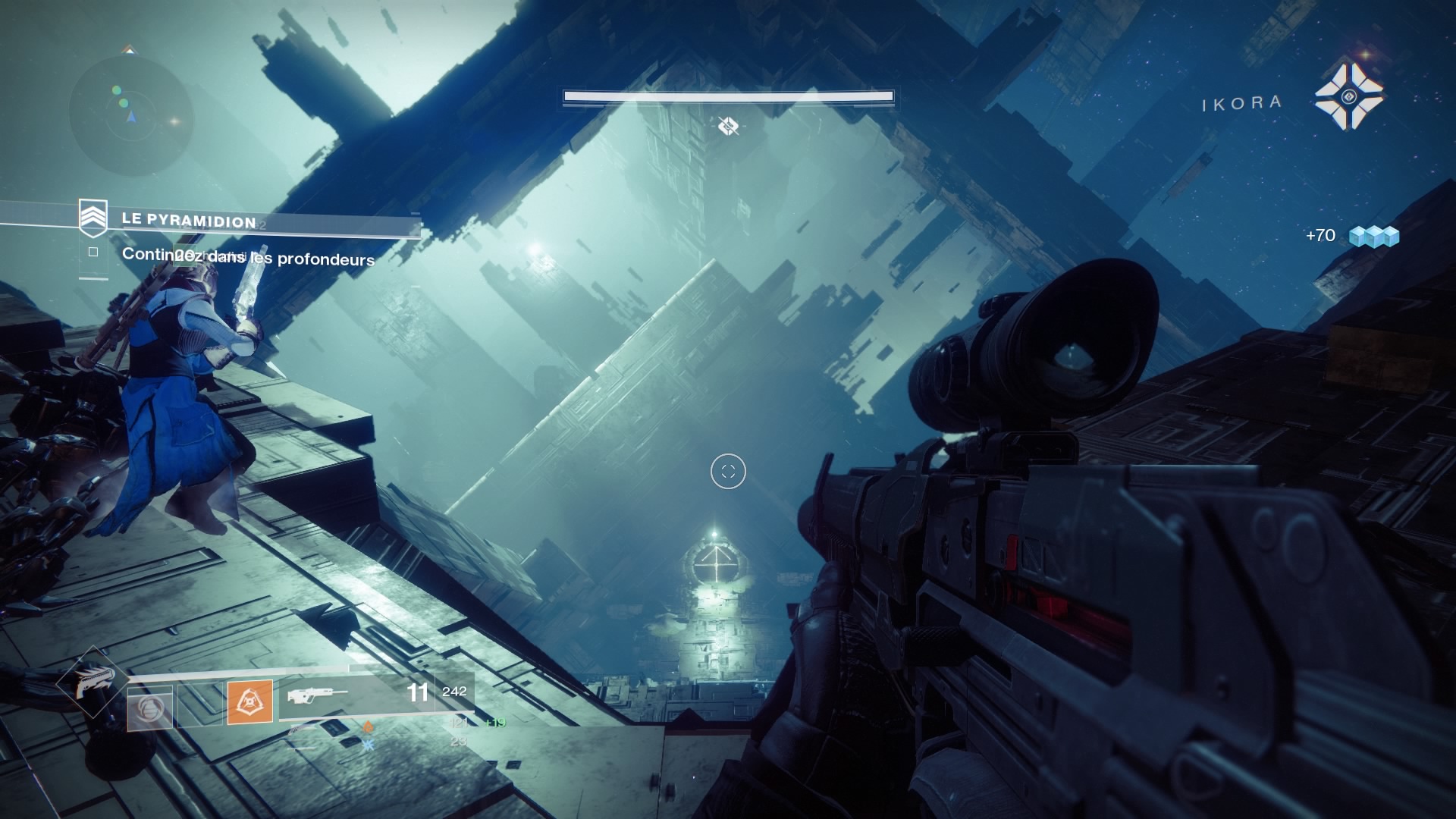Image resolution: width=1456 pixels, height=819 pixels.
Task: Select the grenade ability slot
Action: (x=149, y=707)
